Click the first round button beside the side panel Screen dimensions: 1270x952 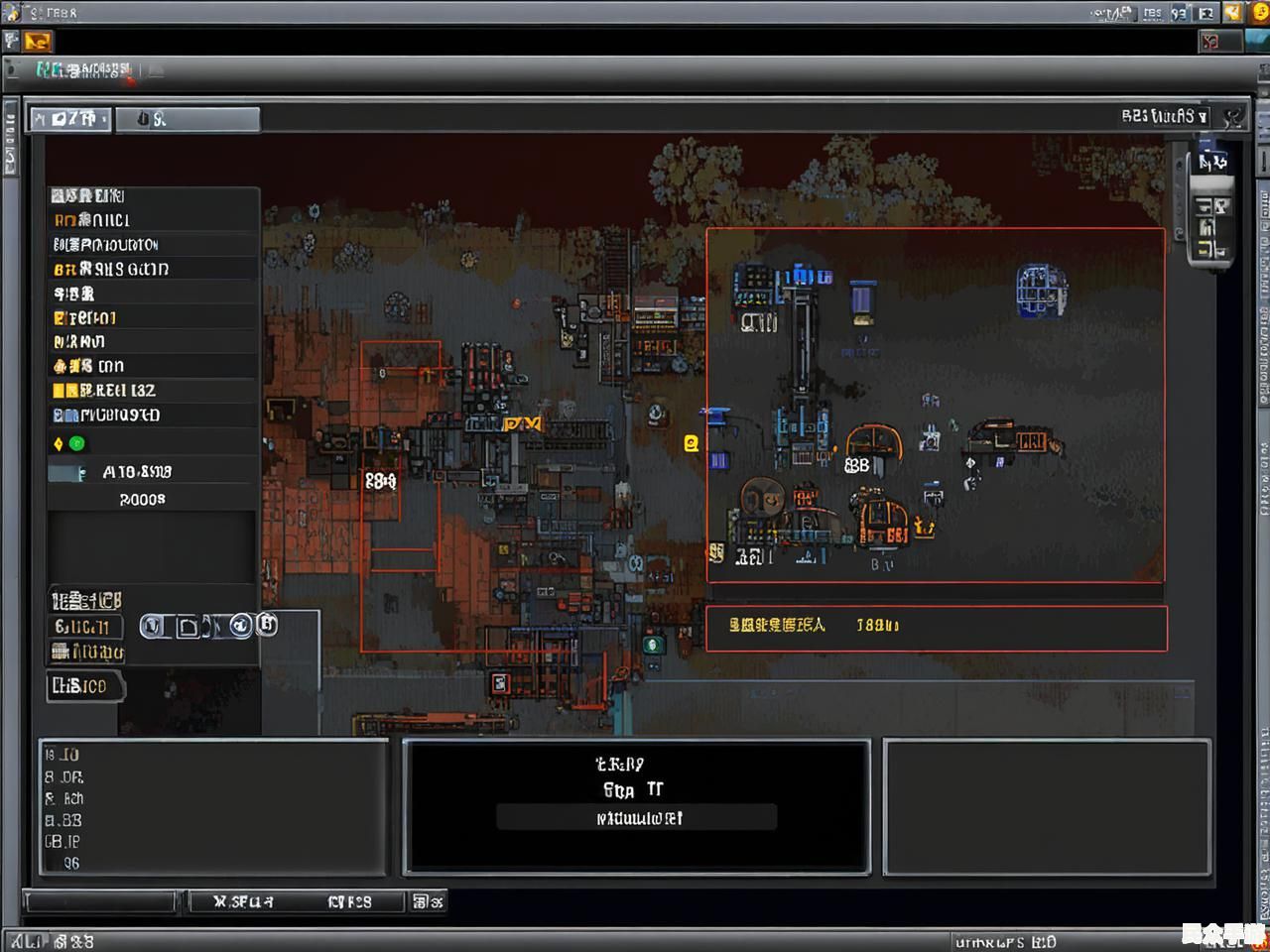click(x=152, y=626)
